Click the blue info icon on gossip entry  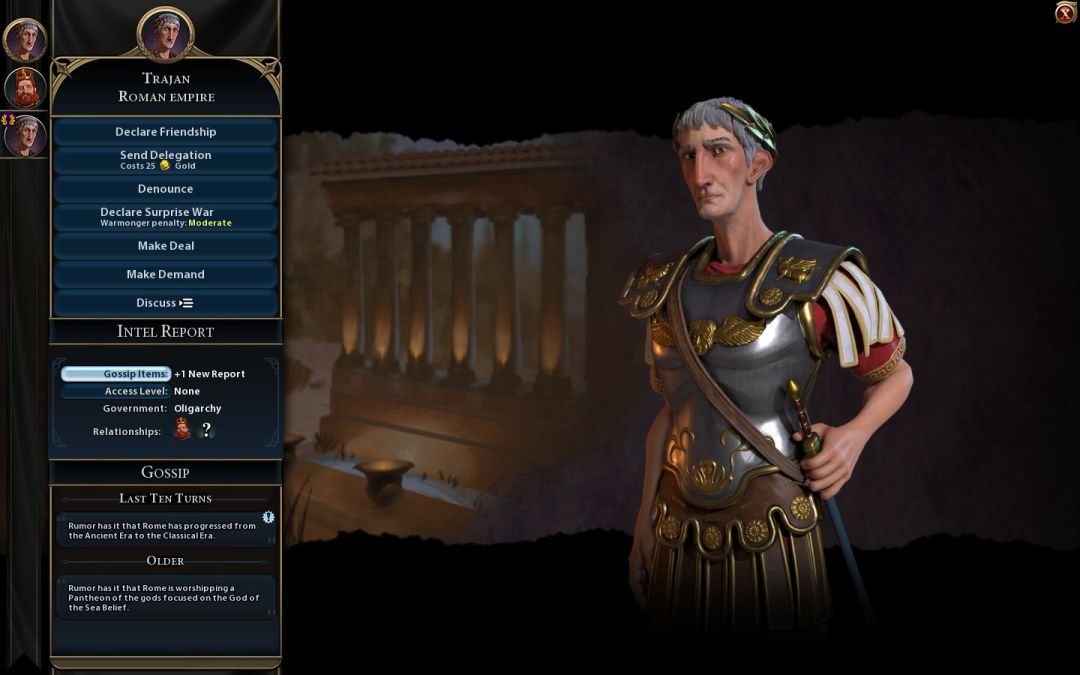268,517
